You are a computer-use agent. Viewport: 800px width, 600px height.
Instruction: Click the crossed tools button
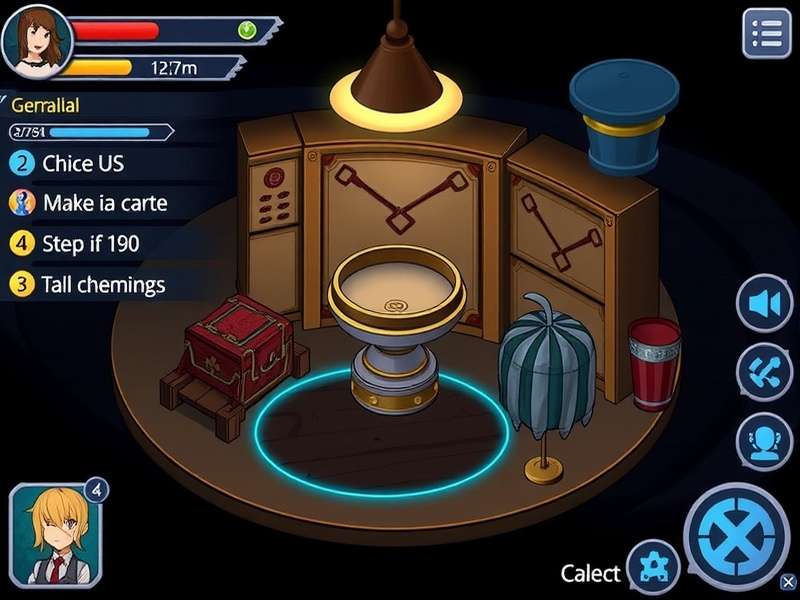pyautogui.click(x=765, y=372)
